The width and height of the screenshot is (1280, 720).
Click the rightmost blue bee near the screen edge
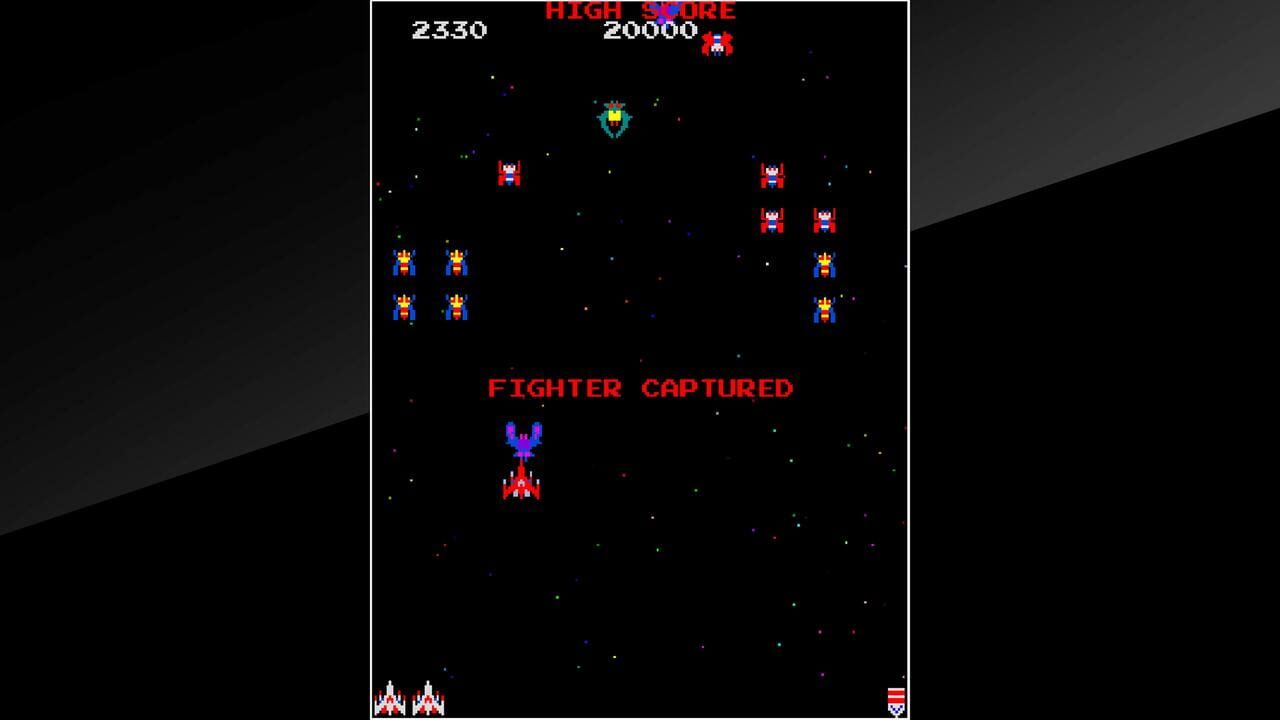point(824,265)
